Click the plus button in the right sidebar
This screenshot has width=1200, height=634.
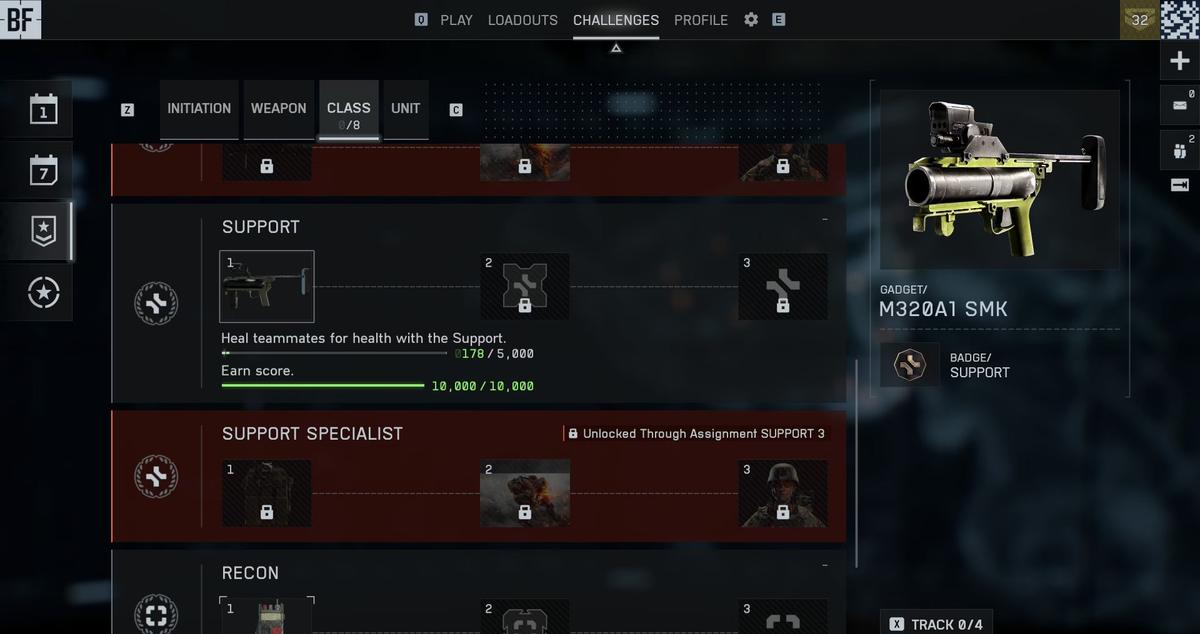point(1179,61)
